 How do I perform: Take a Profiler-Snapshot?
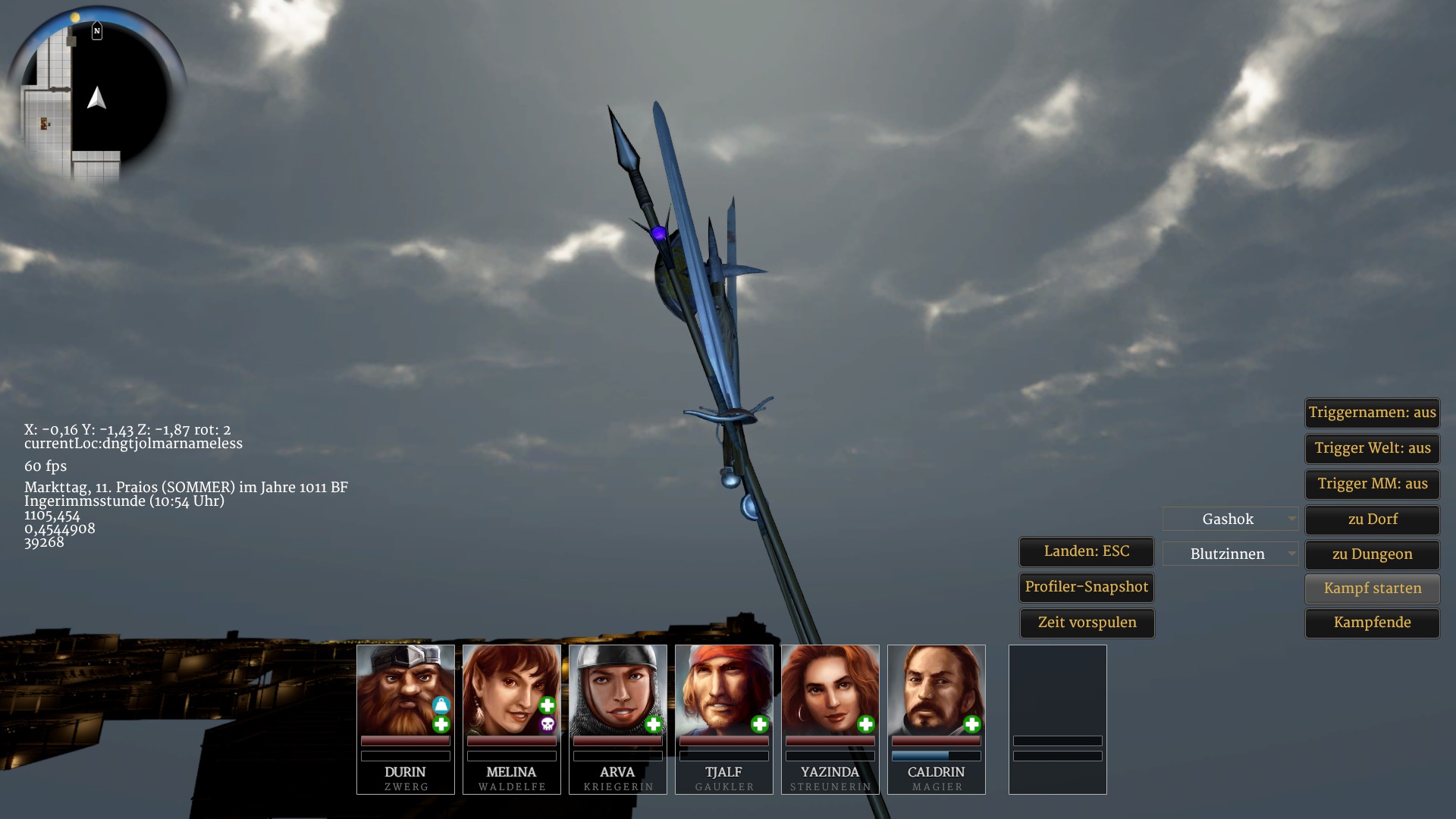tap(1086, 587)
